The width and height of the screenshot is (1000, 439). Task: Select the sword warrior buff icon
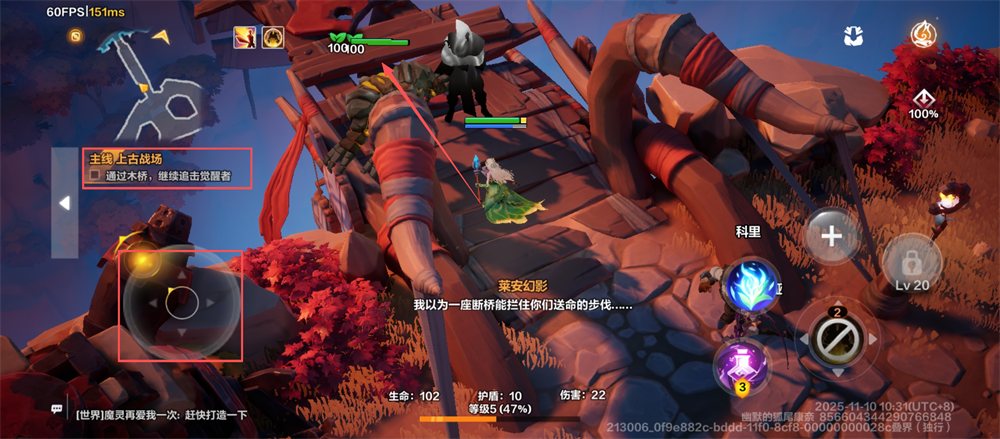[244, 38]
